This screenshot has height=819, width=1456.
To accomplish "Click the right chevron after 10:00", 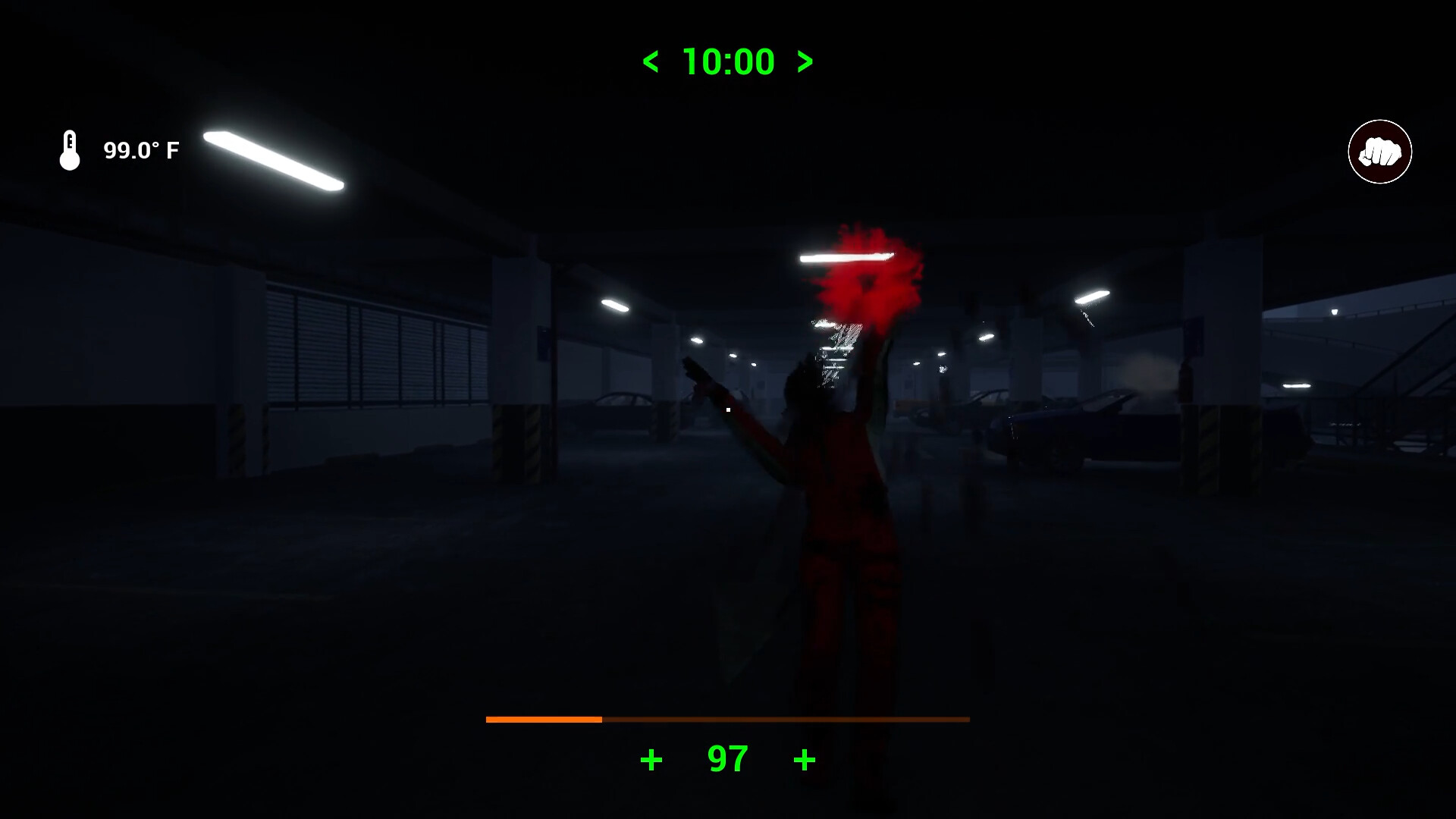I will click(804, 62).
